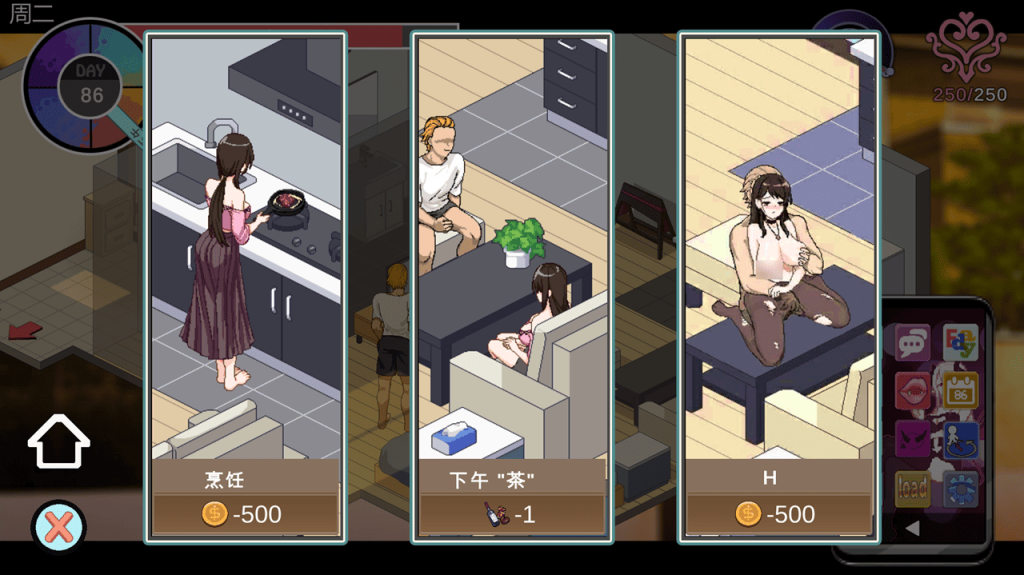Viewport: 1024px width, 575px height.
Task: Open the yellow load app
Action: pos(912,489)
